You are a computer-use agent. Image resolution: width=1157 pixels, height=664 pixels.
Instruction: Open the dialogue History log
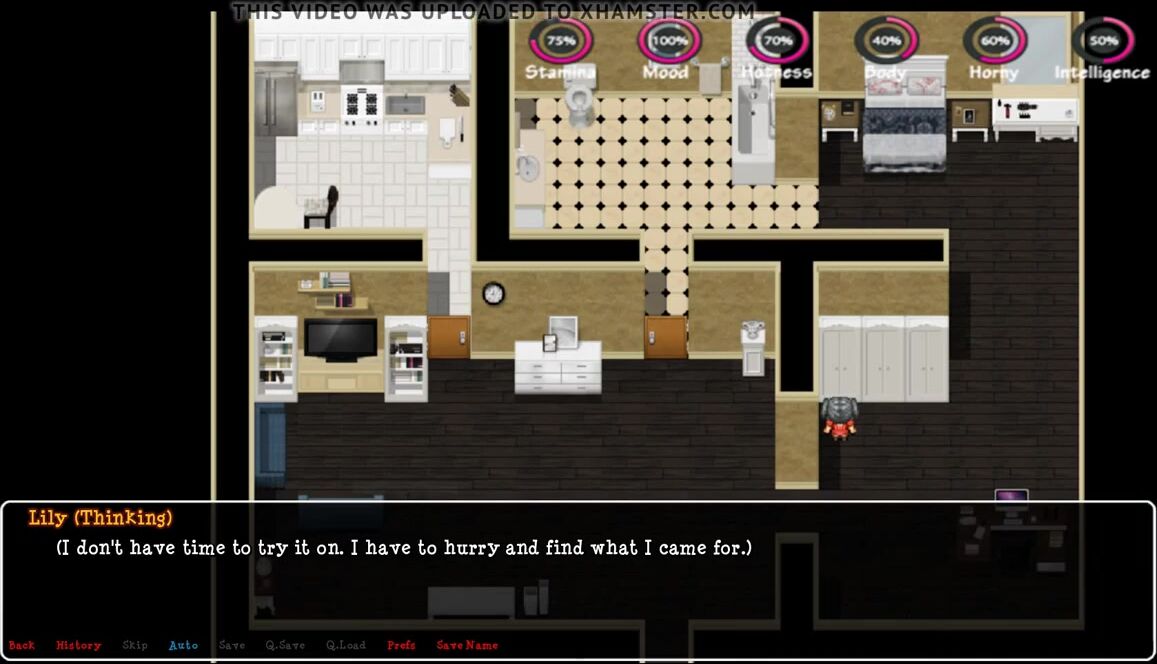(78, 645)
